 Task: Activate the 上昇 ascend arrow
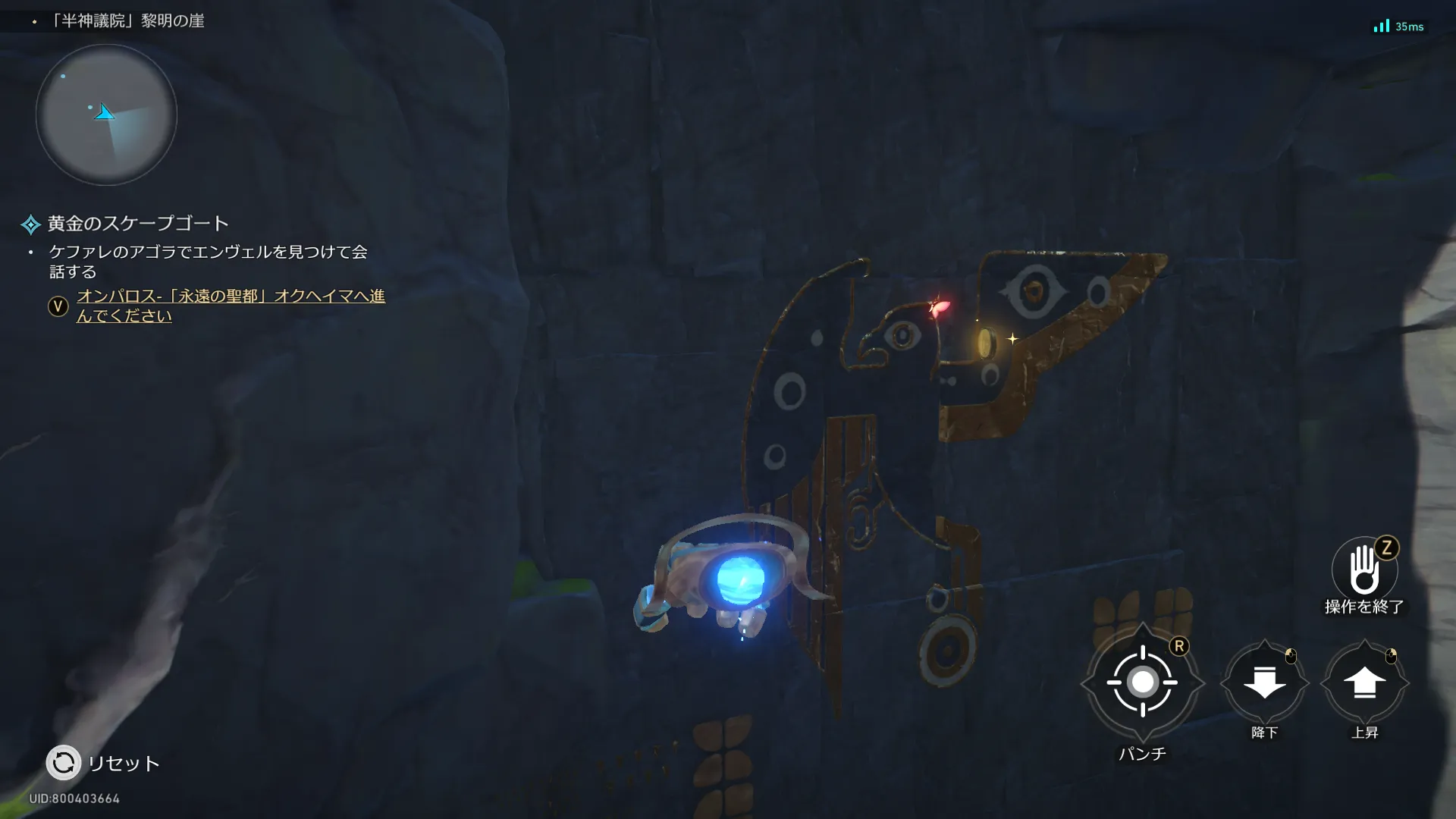(1364, 682)
